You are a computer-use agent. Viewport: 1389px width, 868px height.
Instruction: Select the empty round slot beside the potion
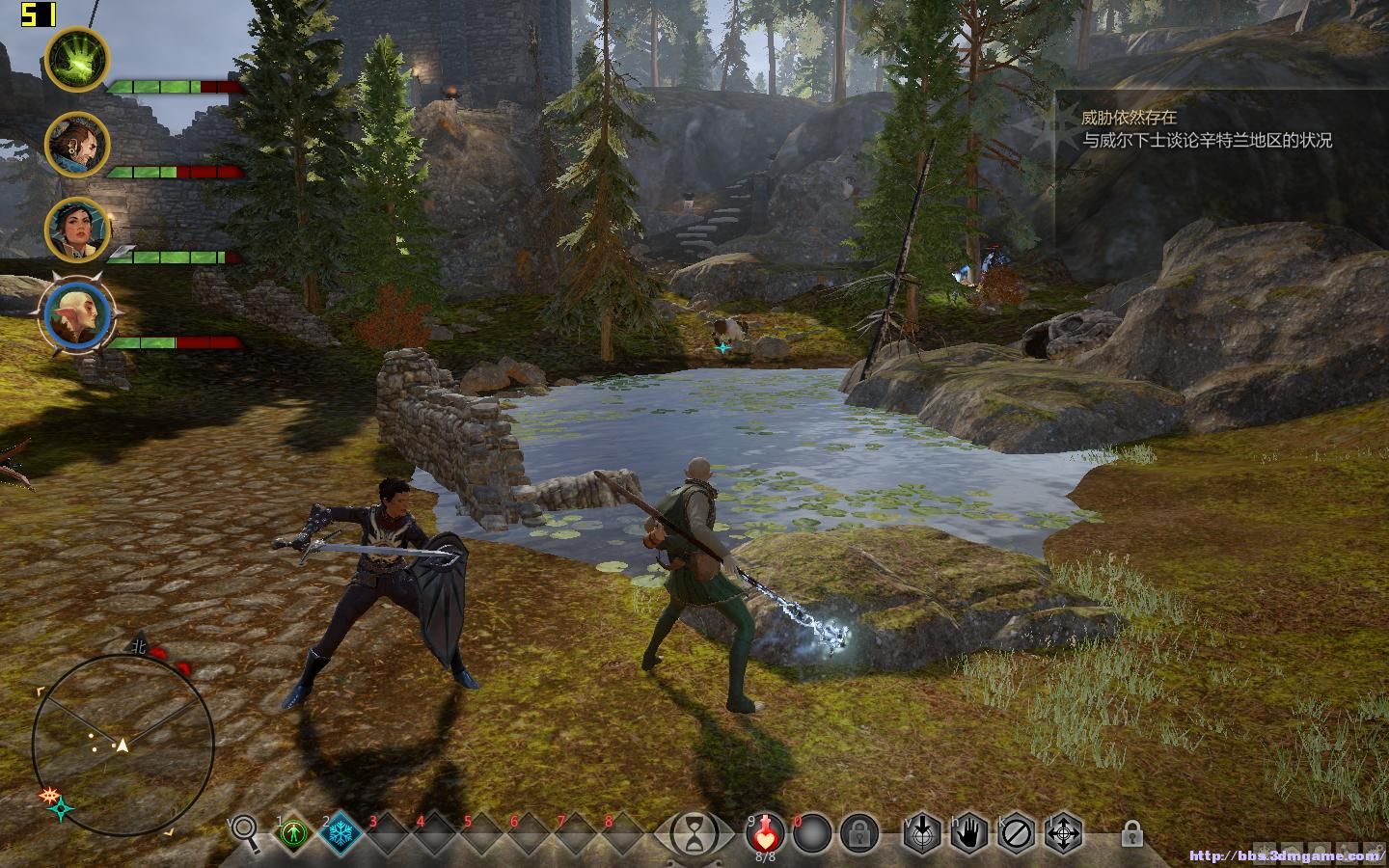tap(812, 832)
